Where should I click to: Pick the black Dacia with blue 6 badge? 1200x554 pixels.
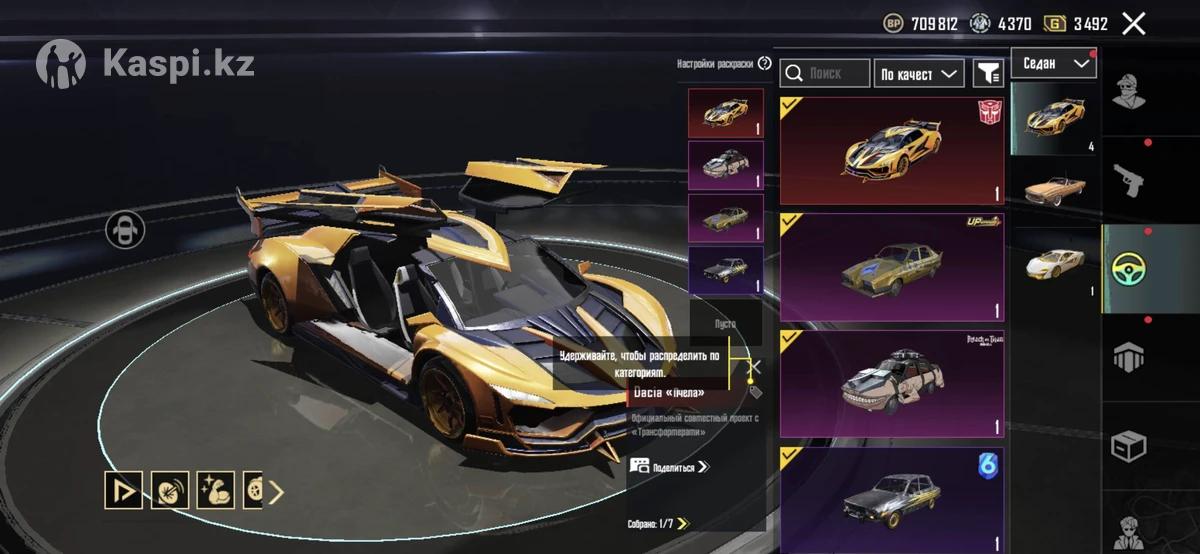pyautogui.click(x=891, y=498)
